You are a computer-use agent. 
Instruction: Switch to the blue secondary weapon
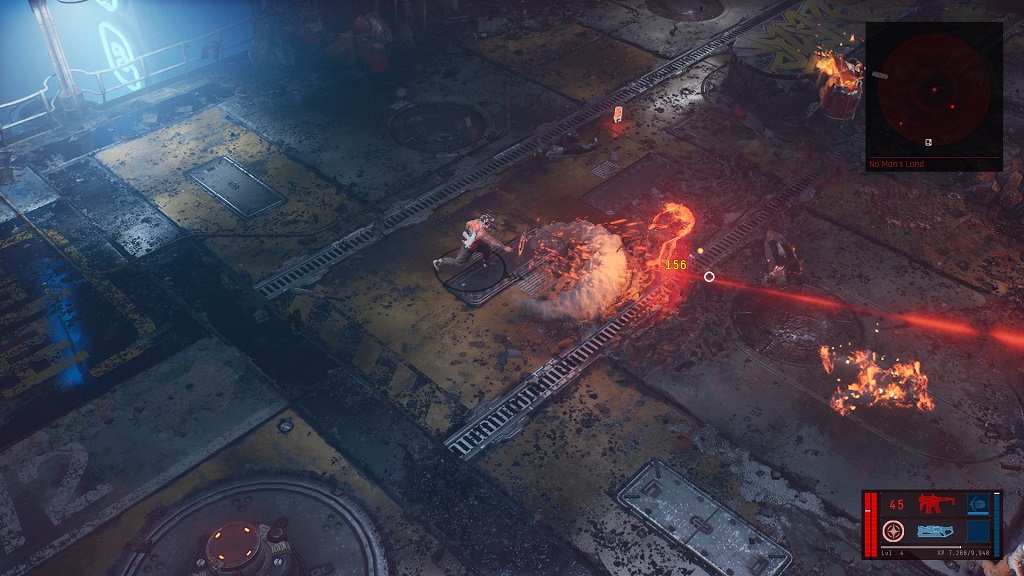click(935, 531)
